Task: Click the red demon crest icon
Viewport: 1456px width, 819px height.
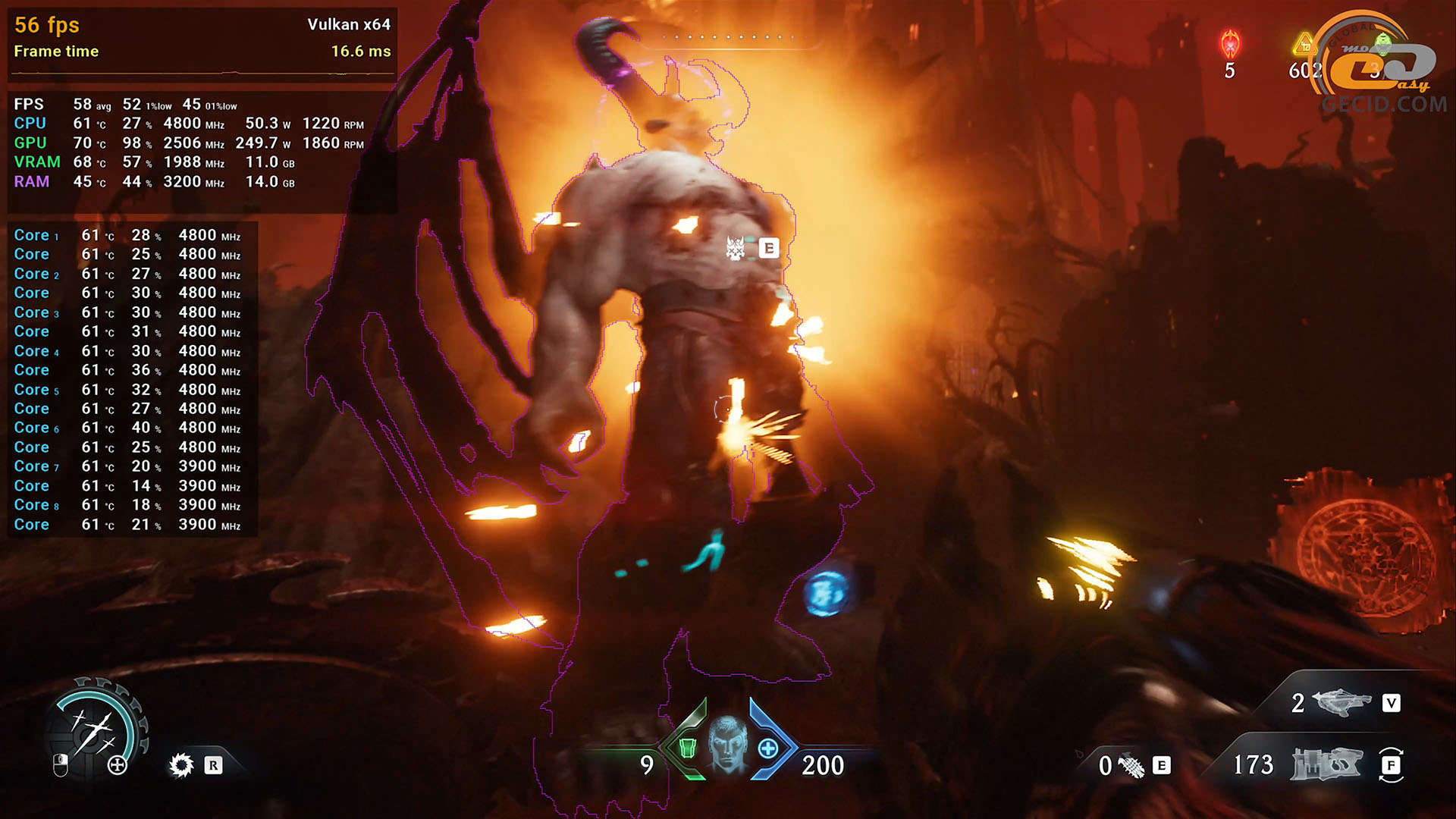Action: pos(1229,44)
